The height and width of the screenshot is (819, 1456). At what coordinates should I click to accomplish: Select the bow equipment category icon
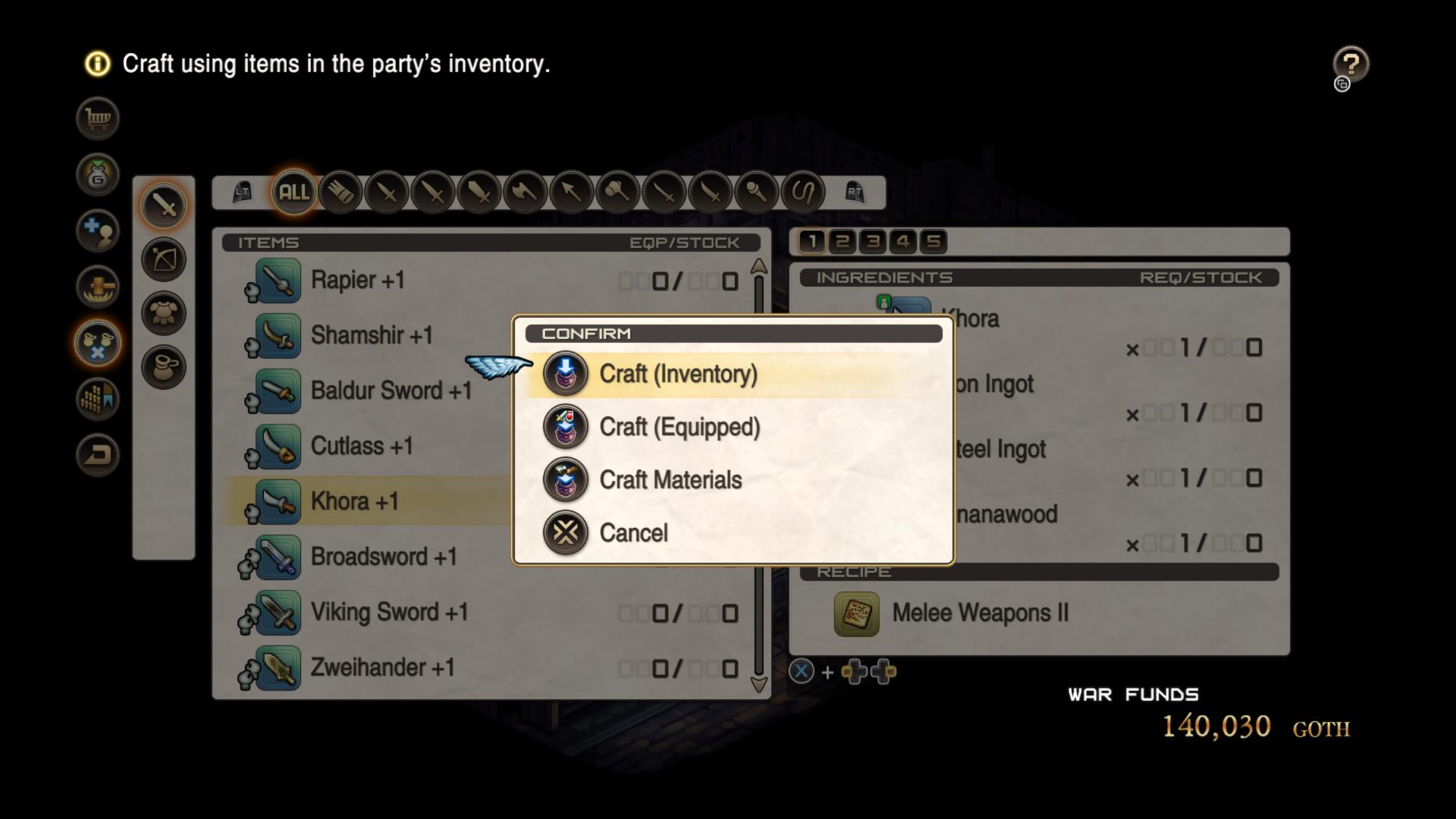(x=164, y=259)
